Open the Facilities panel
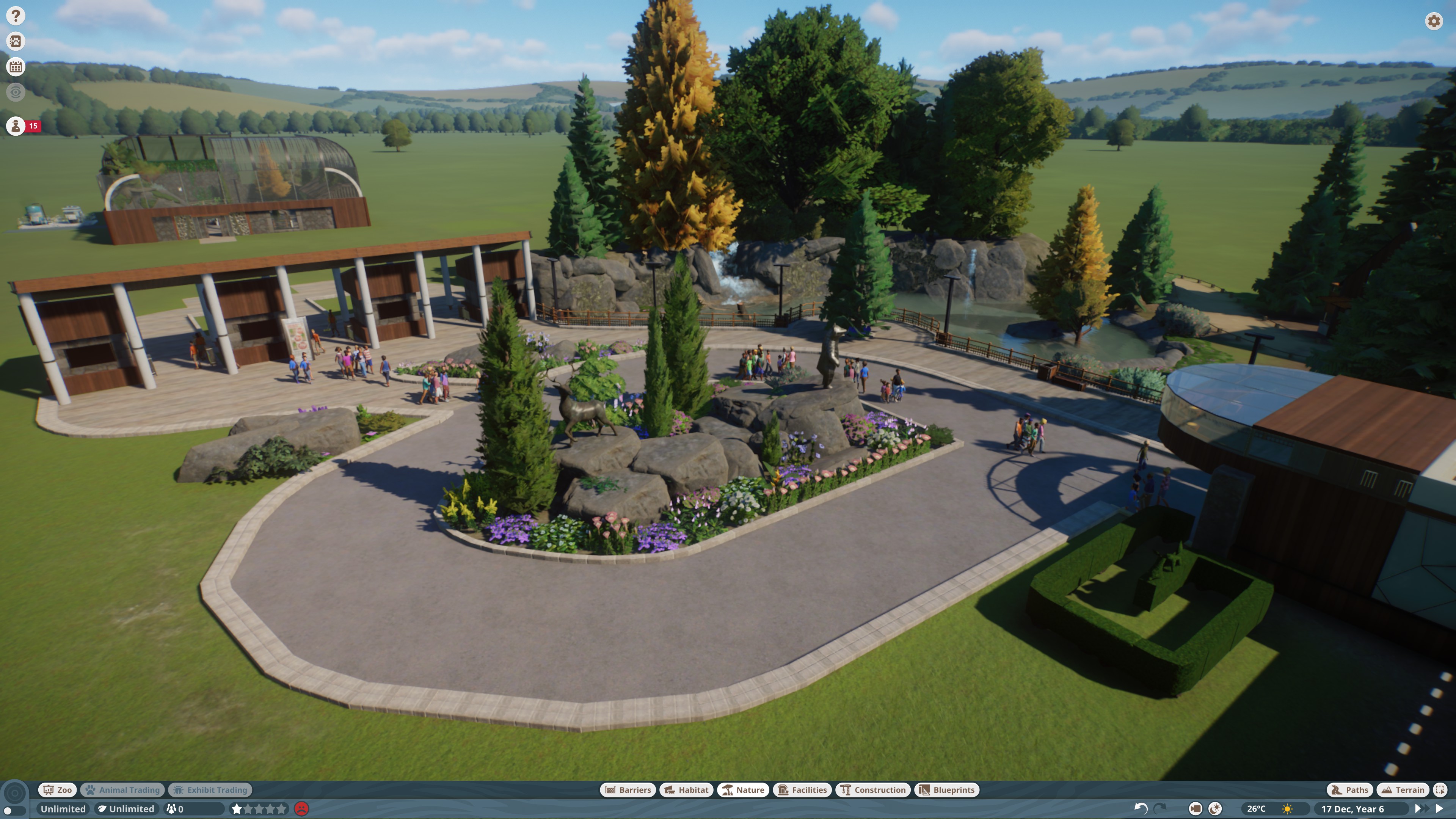The height and width of the screenshot is (819, 1456). point(802,789)
